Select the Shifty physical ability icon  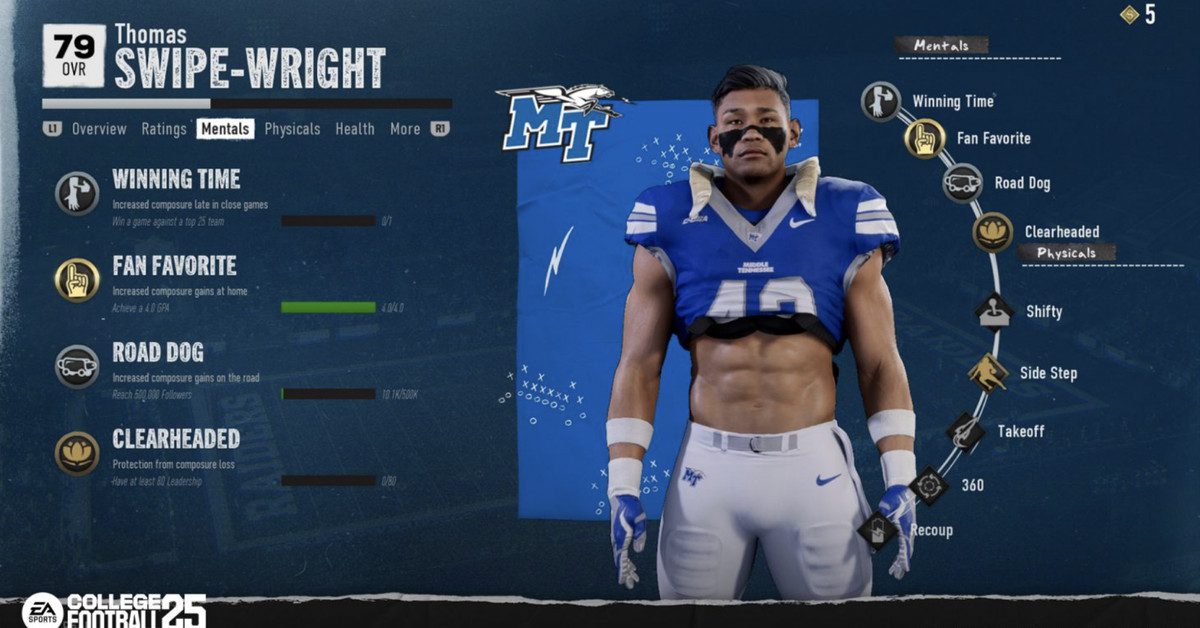(x=994, y=310)
